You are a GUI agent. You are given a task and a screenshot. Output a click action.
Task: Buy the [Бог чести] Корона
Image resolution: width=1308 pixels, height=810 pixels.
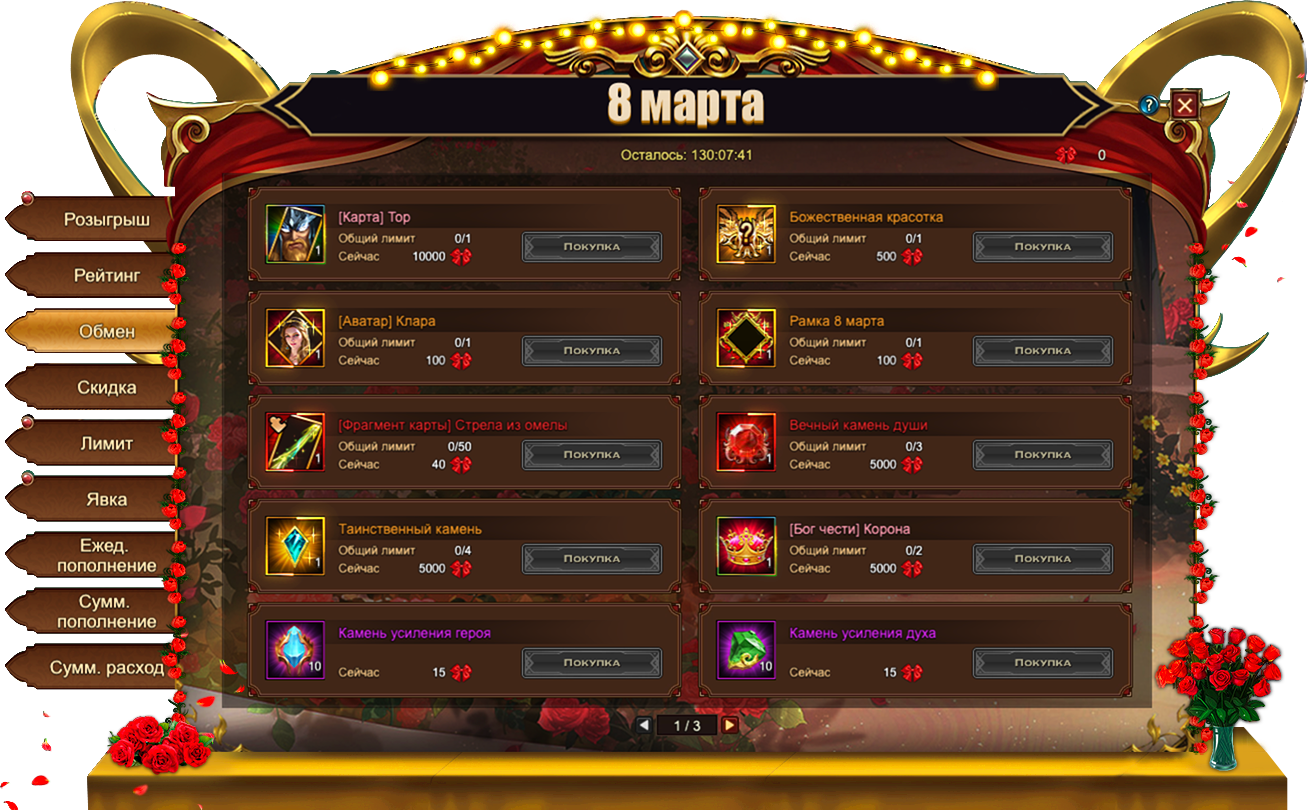point(1043,559)
